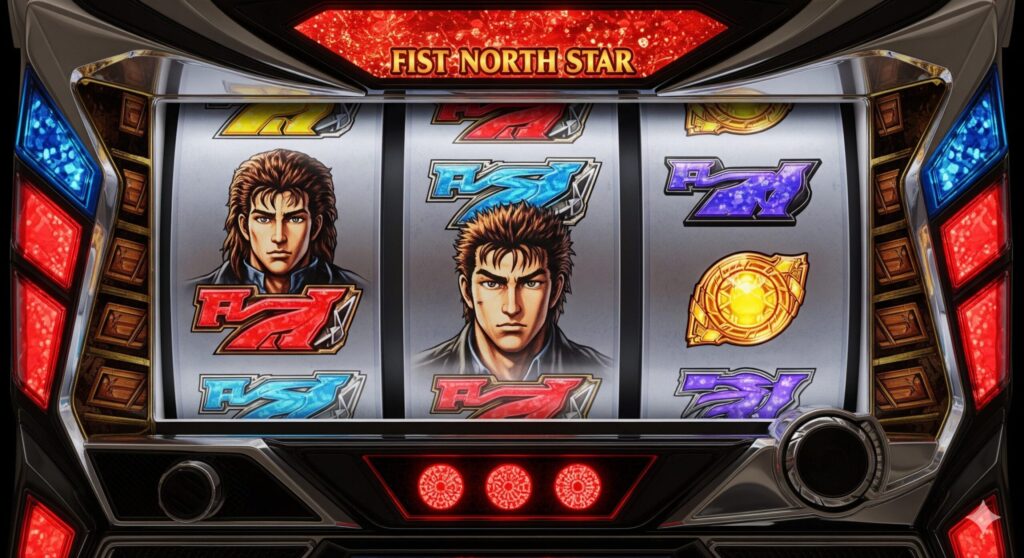Screen dimensions: 1024x558
Task: Push the small dark round button
Action: pyautogui.click(x=188, y=489)
